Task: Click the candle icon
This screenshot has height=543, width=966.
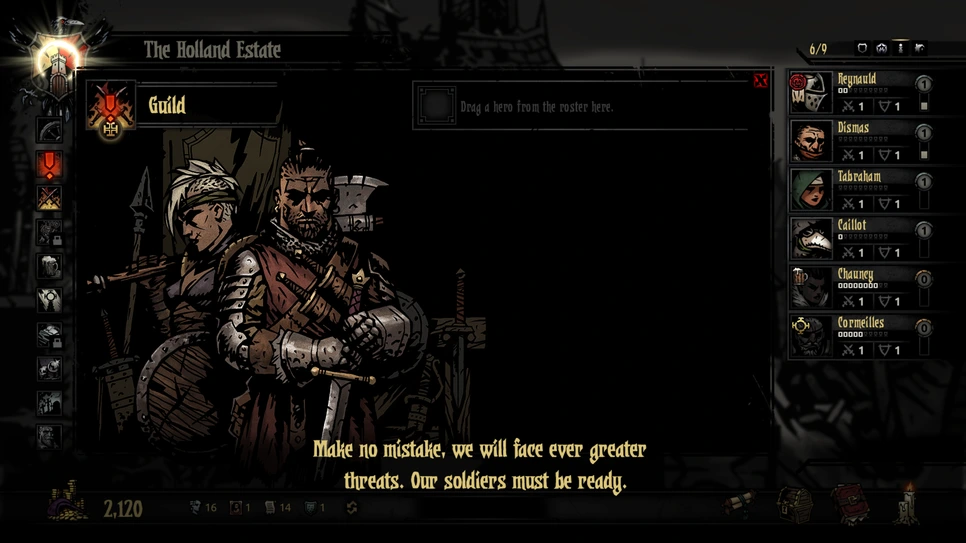Action: 908,503
